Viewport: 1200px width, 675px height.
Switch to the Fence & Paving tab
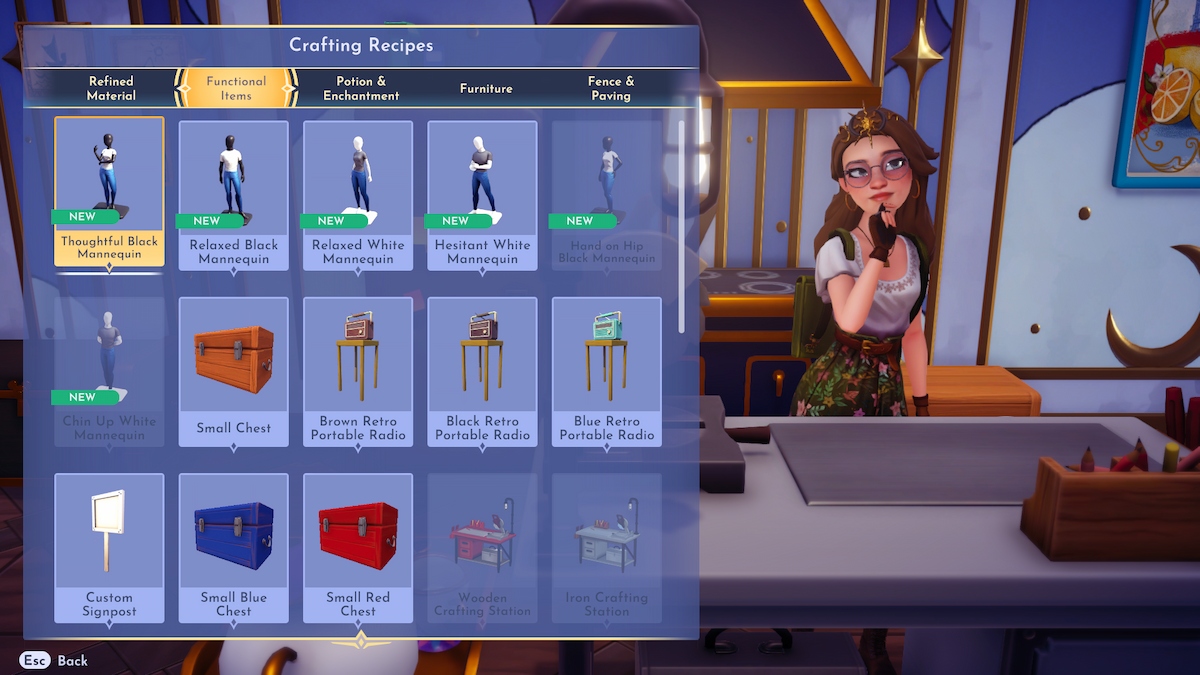pyautogui.click(x=610, y=88)
